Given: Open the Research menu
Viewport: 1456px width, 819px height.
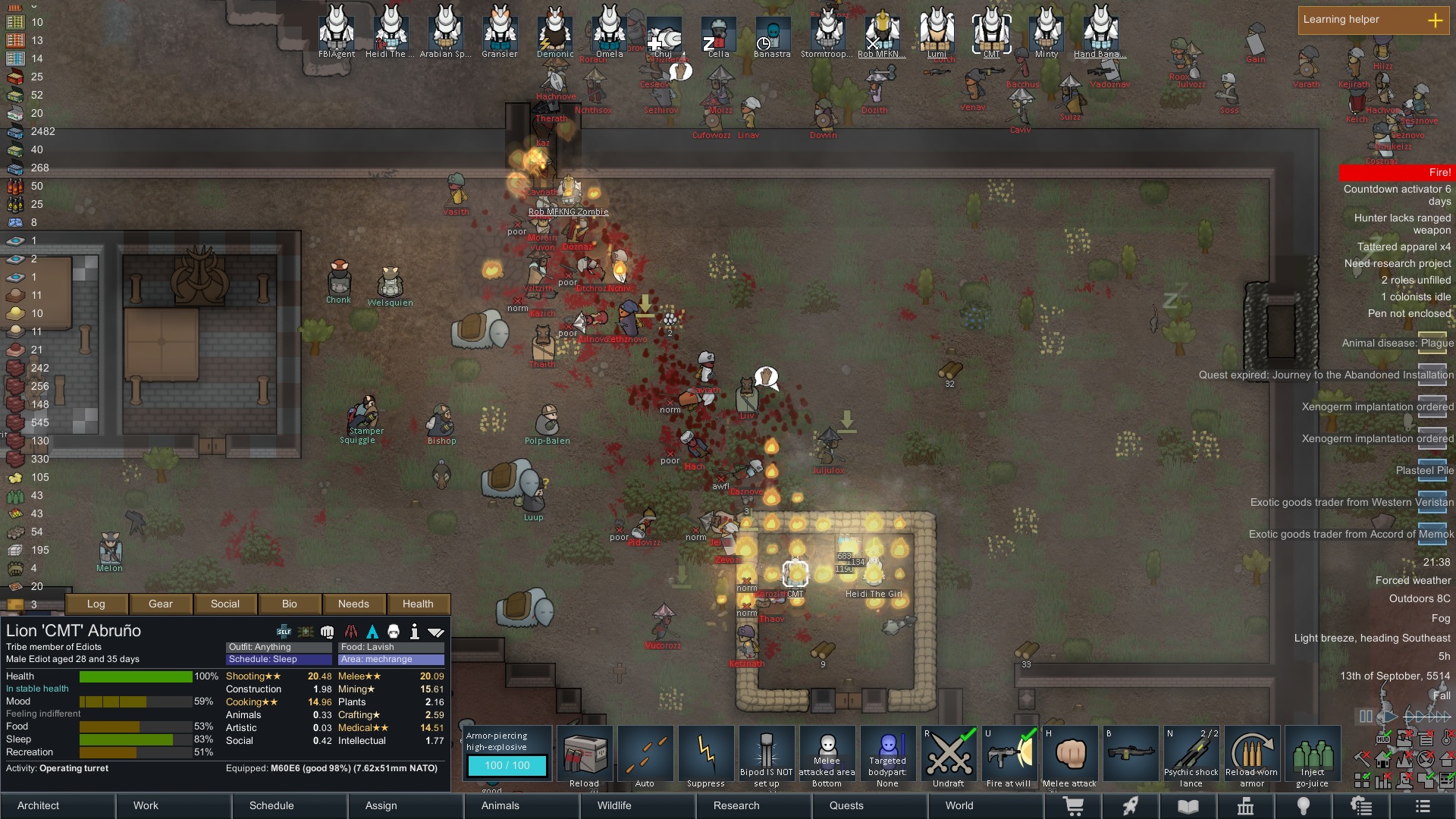Looking at the screenshot, I should [736, 805].
